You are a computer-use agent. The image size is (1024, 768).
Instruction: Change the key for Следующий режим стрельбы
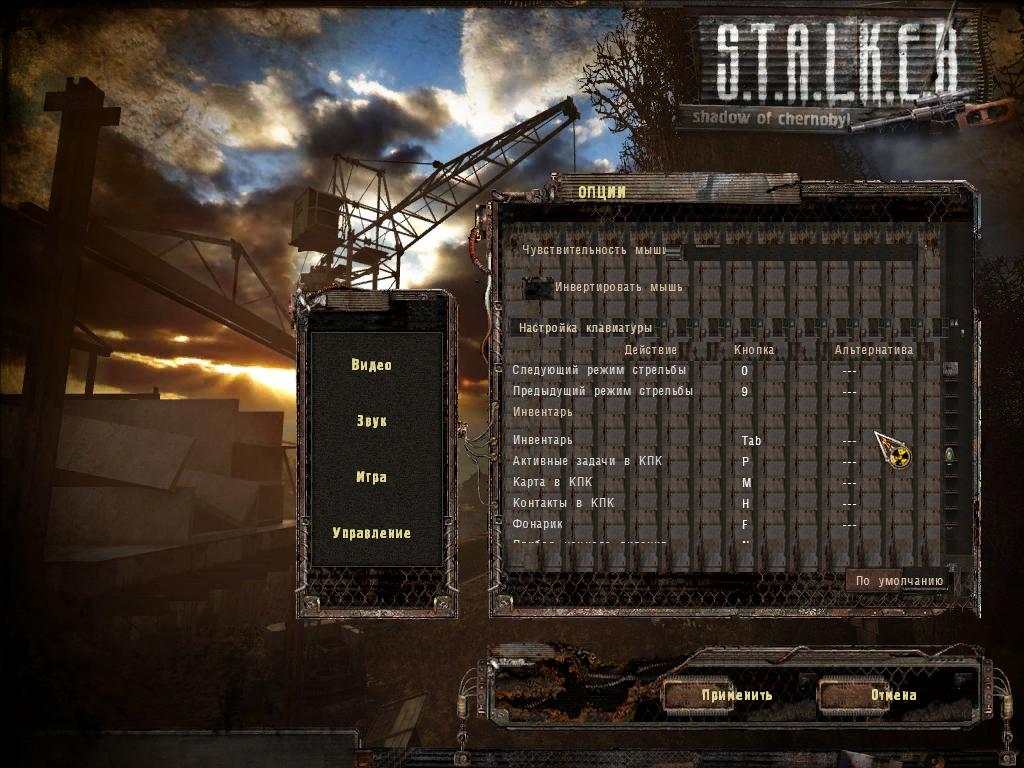744,371
